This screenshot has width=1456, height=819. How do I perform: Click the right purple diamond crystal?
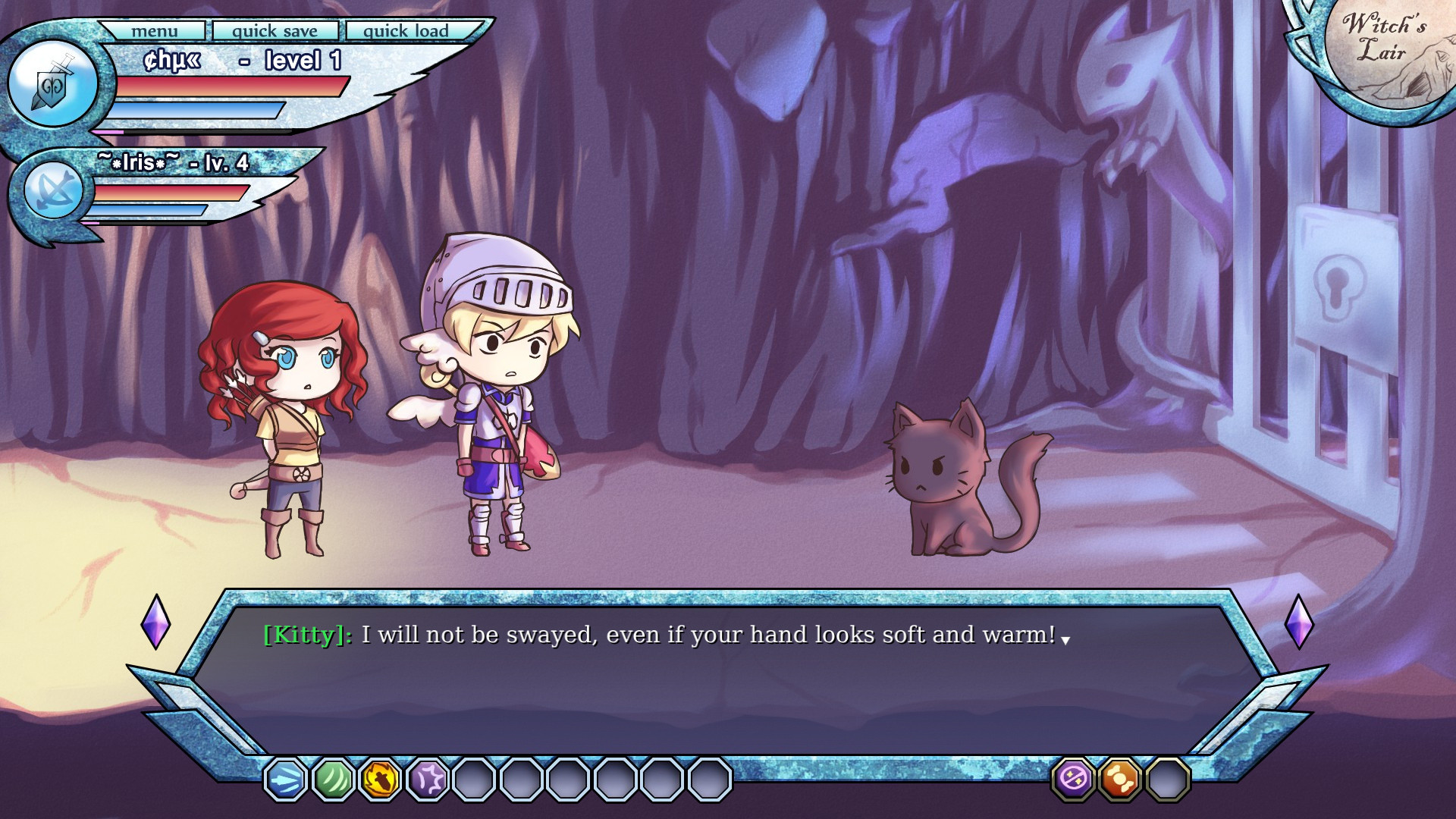(1298, 622)
